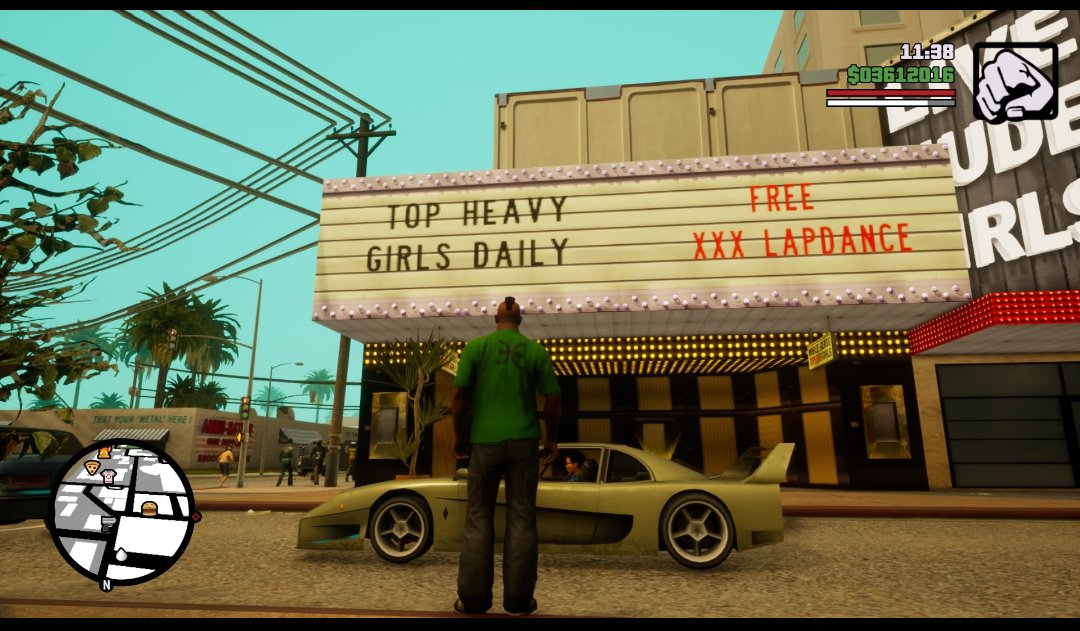Image resolution: width=1080 pixels, height=631 pixels.
Task: Select the pizza shop blip on radar
Action: tap(92, 466)
